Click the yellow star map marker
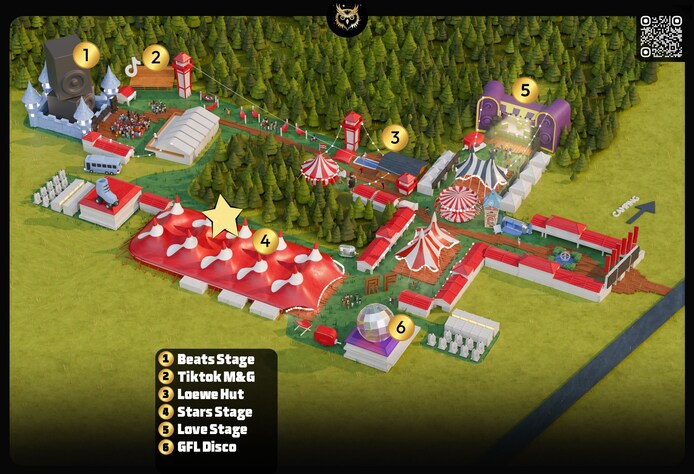The width and height of the screenshot is (694, 474). pyautogui.click(x=222, y=215)
